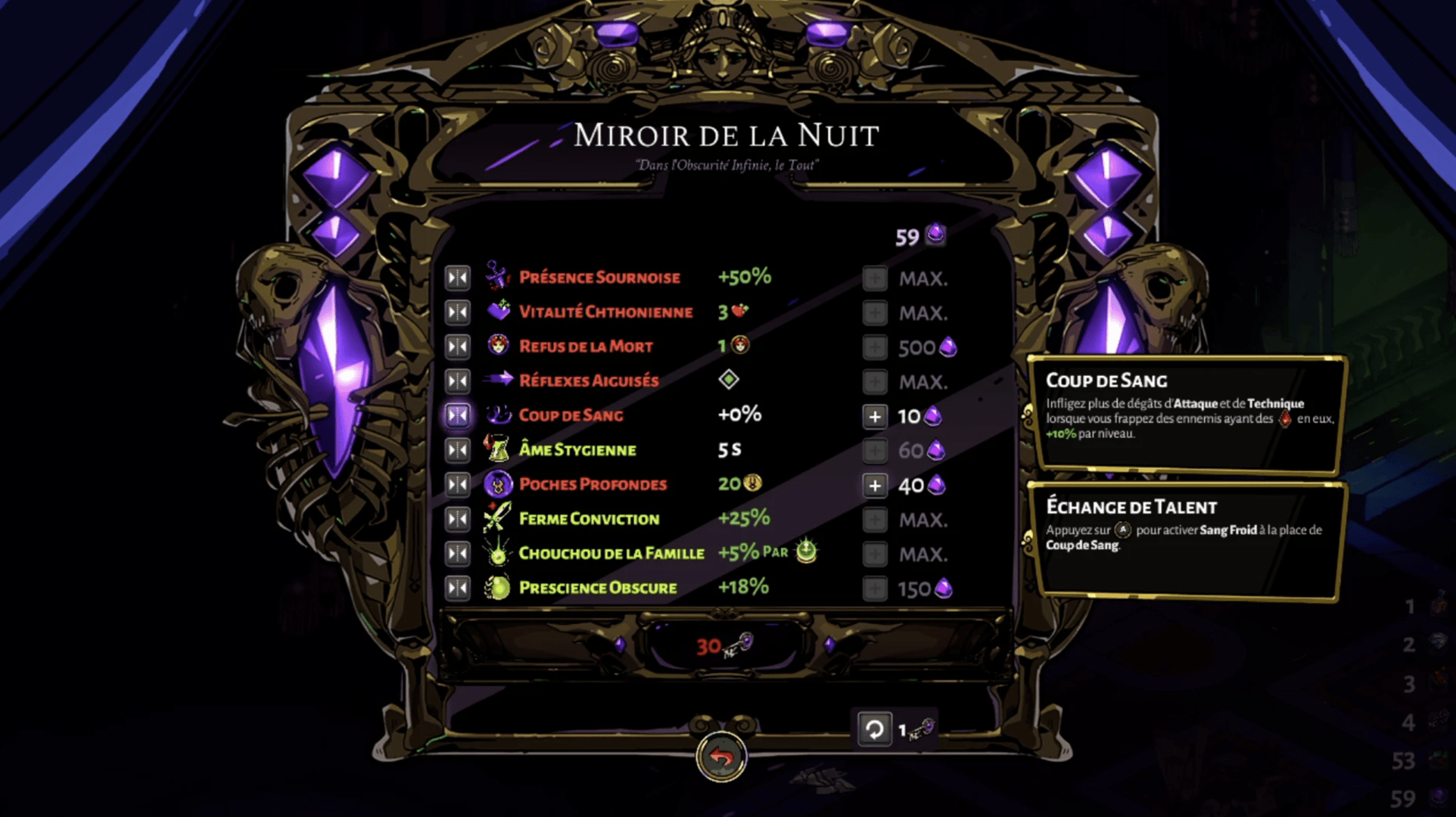Select the Ferme Conviction talent row
Screen dimensions: 1456x817
point(589,519)
